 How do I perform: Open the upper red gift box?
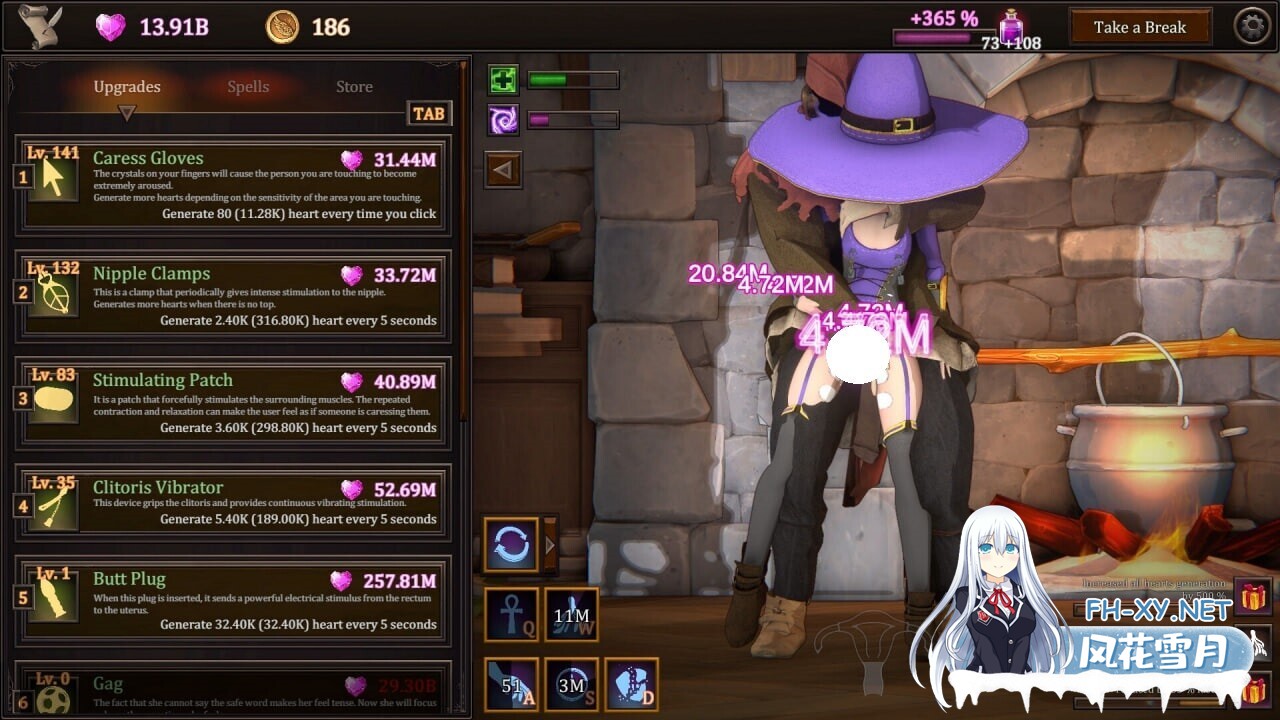click(1253, 597)
